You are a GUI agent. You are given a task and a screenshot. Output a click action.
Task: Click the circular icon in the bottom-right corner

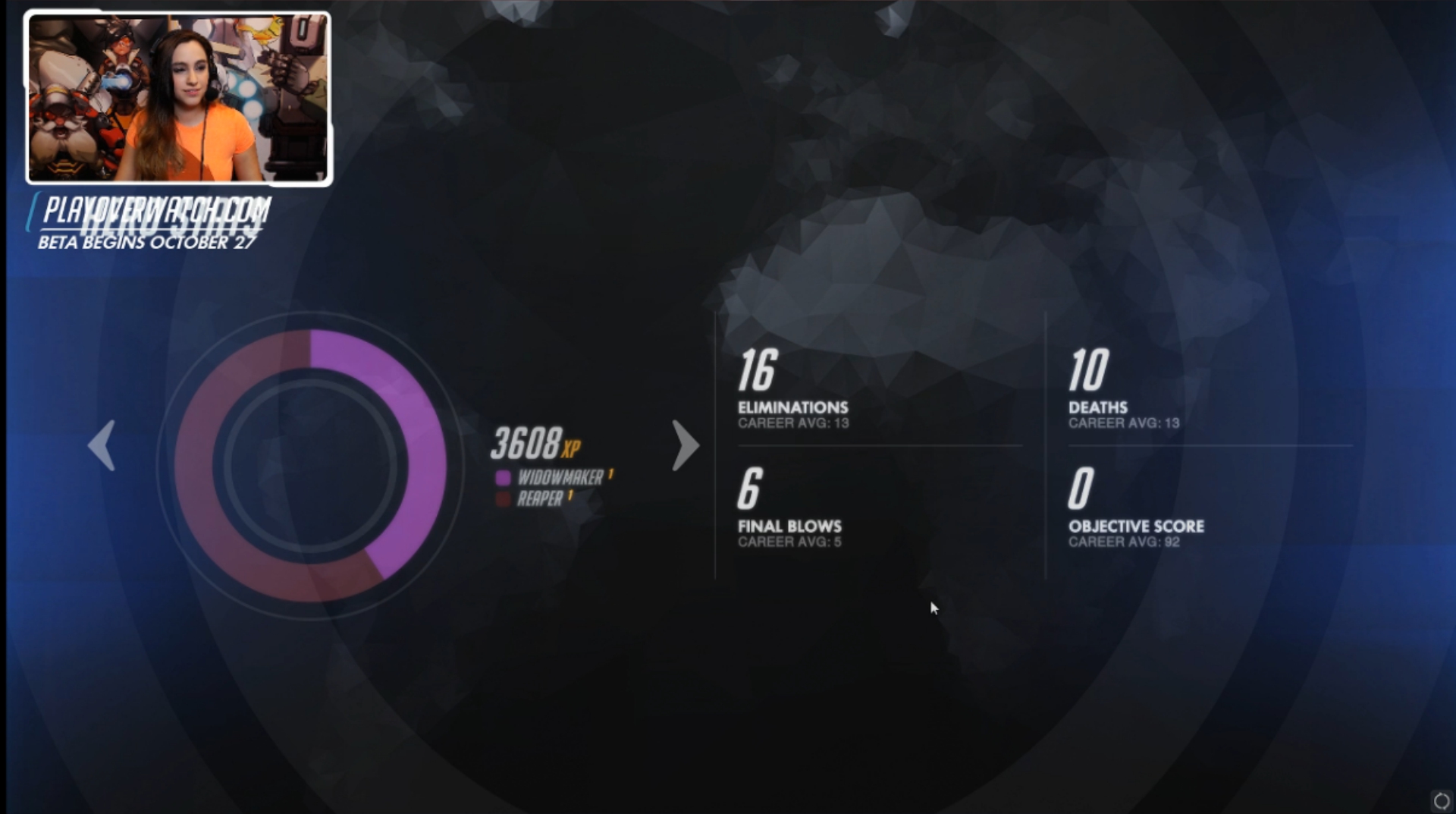point(1441,800)
